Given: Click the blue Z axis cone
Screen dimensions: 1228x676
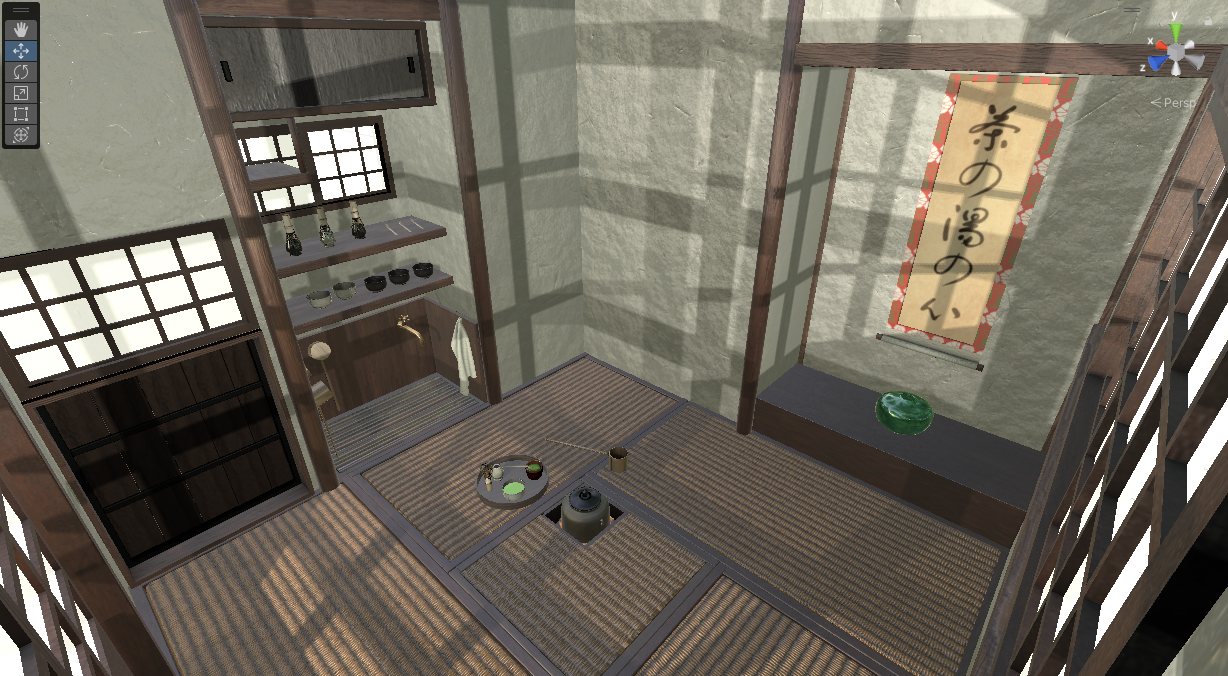Looking at the screenshot, I should 1159,63.
